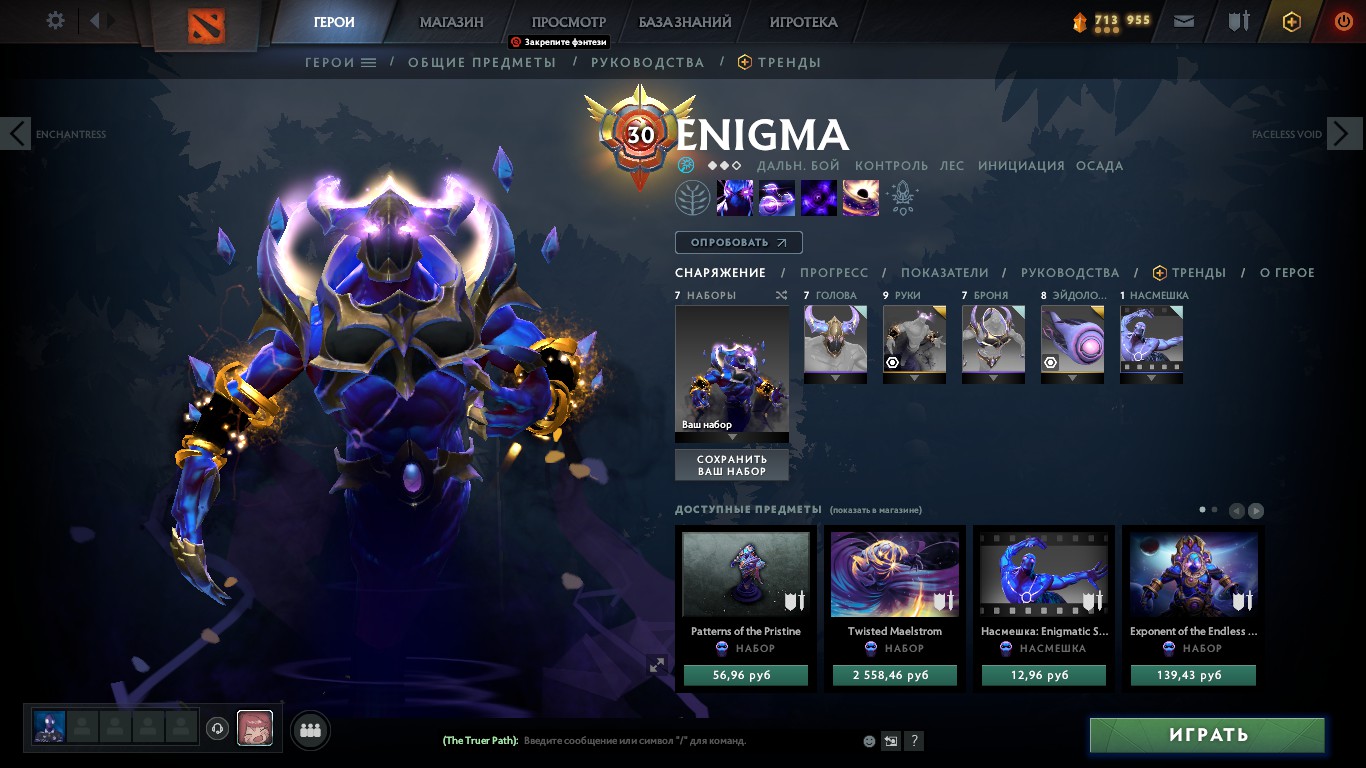Viewport: 1366px width, 768px height.
Task: Select the Twisted Maelstrom set thumbnail
Action: coord(894,573)
